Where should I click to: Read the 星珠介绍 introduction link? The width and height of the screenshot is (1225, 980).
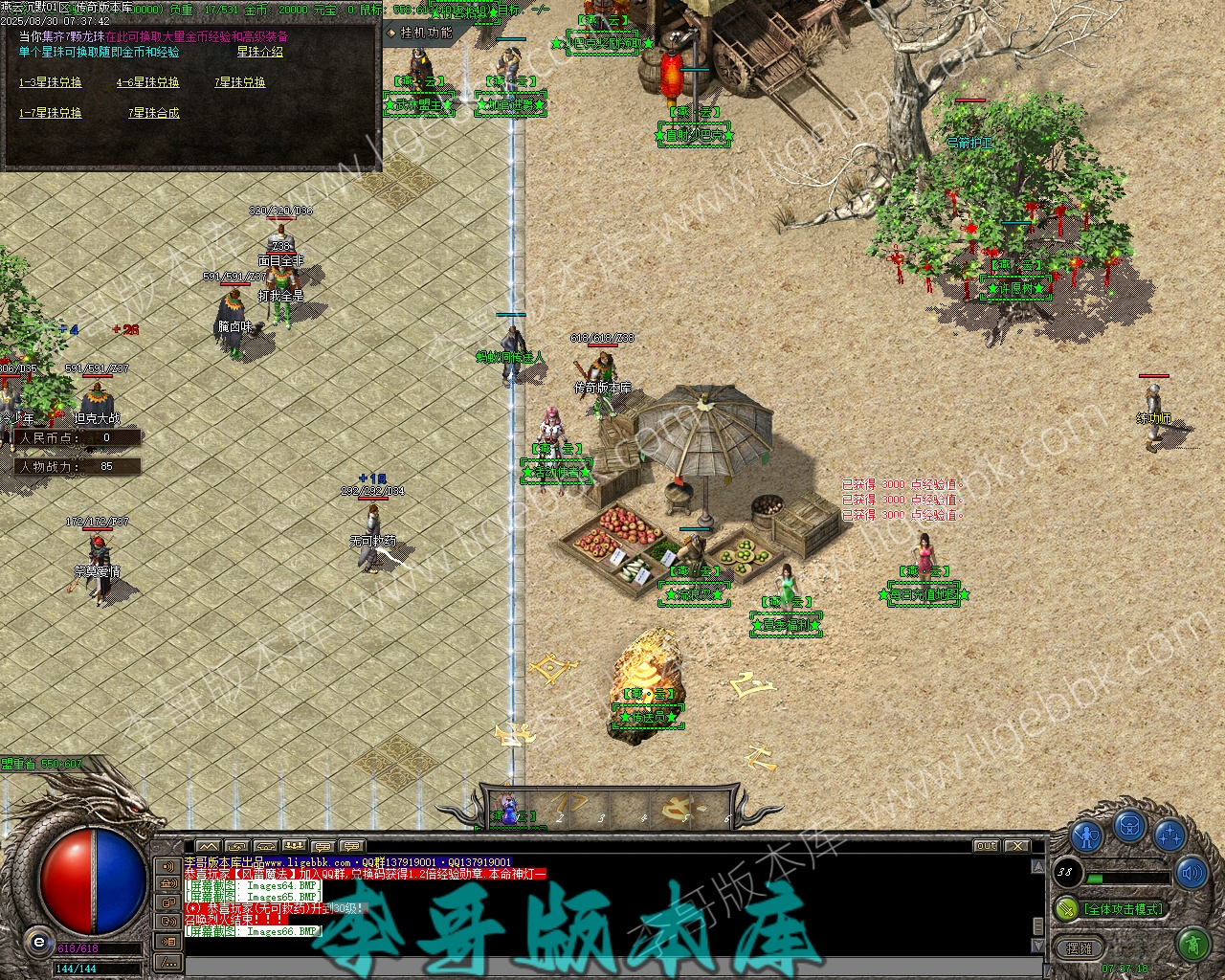[260, 52]
